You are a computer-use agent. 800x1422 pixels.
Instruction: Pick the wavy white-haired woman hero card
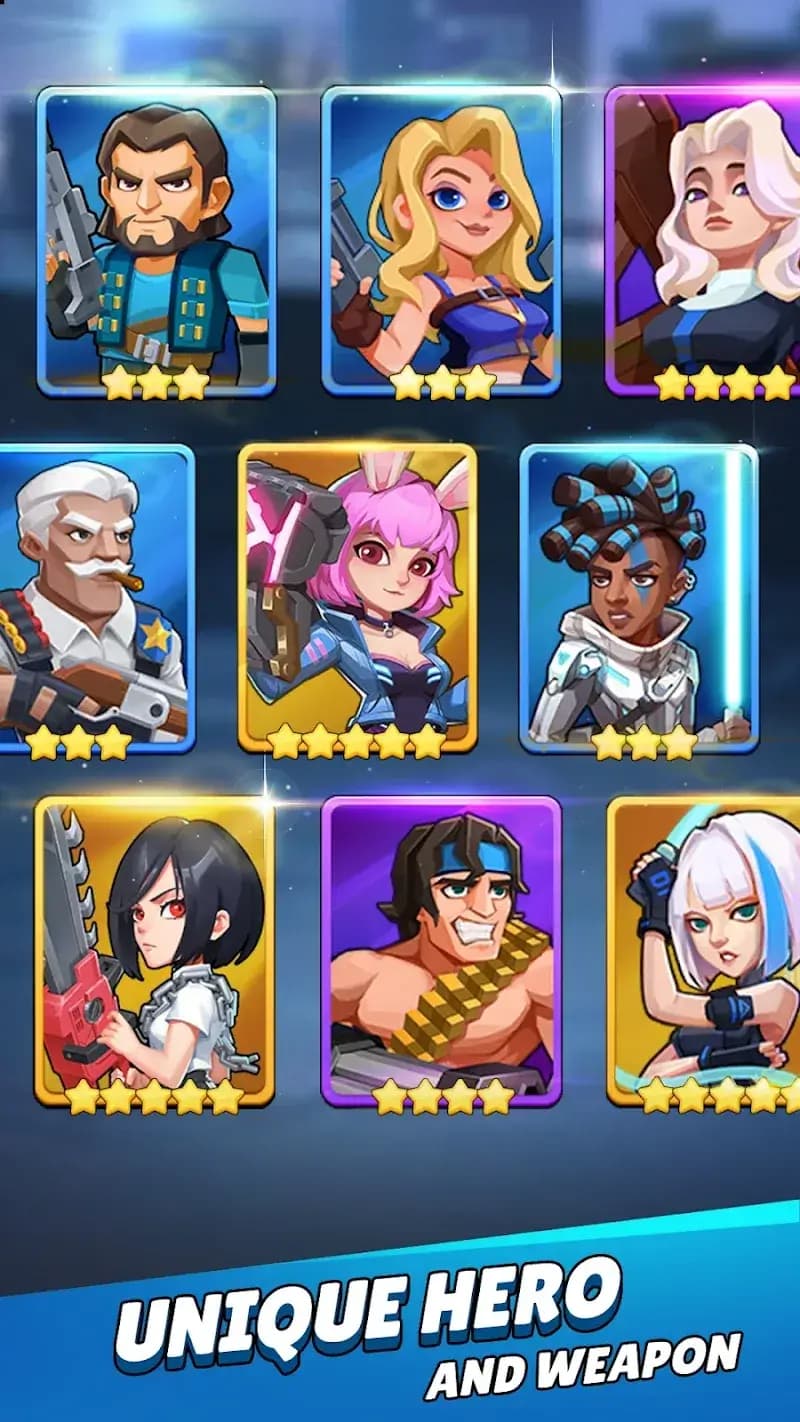tap(704, 240)
